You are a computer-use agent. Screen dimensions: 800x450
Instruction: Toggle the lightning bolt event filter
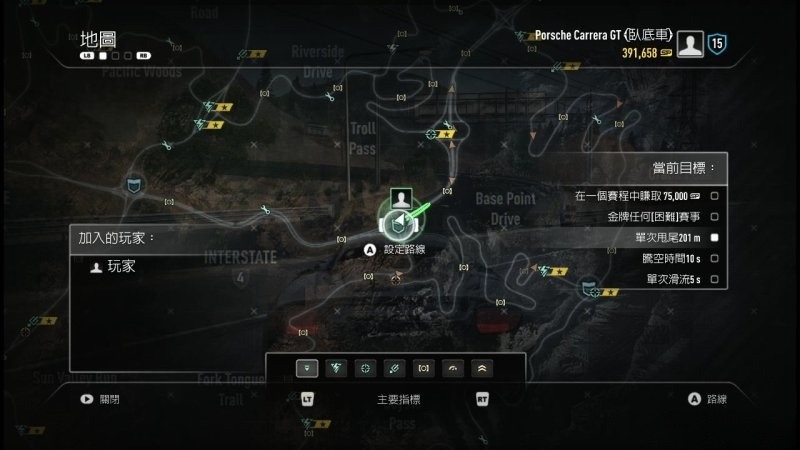click(337, 368)
